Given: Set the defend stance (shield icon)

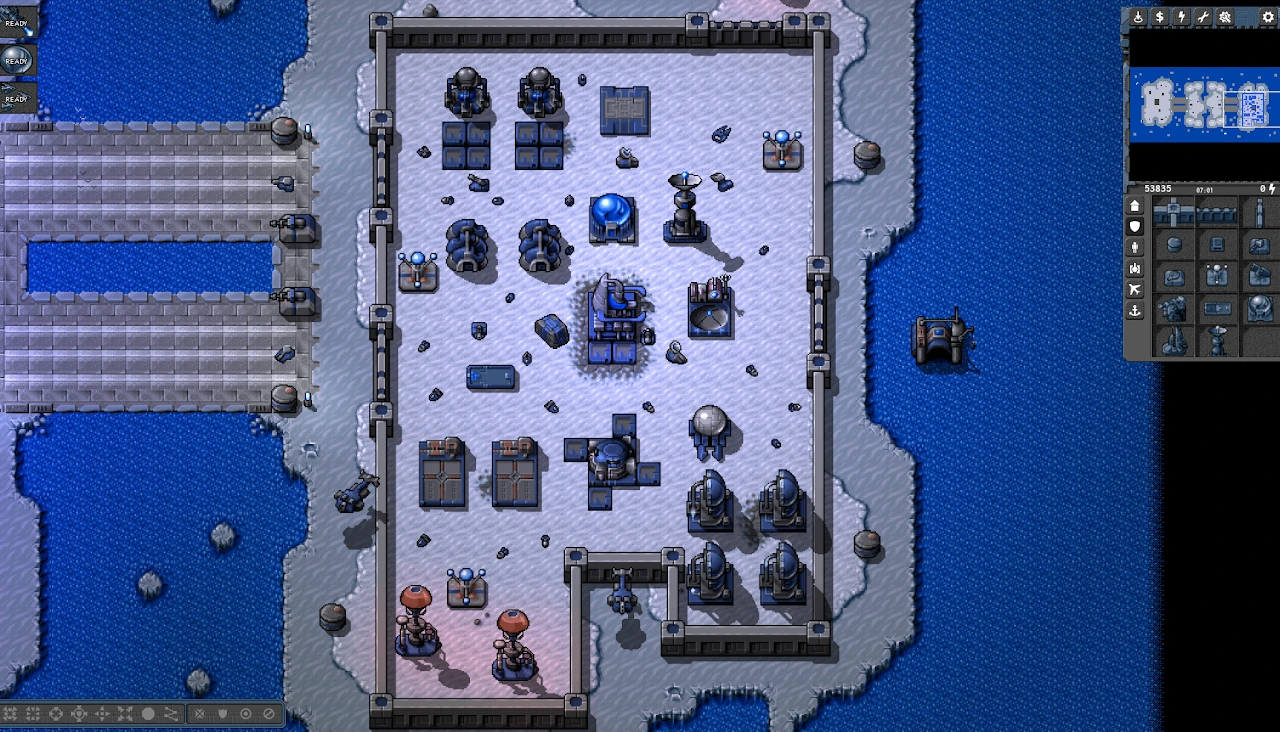Looking at the screenshot, I should 222,714.
